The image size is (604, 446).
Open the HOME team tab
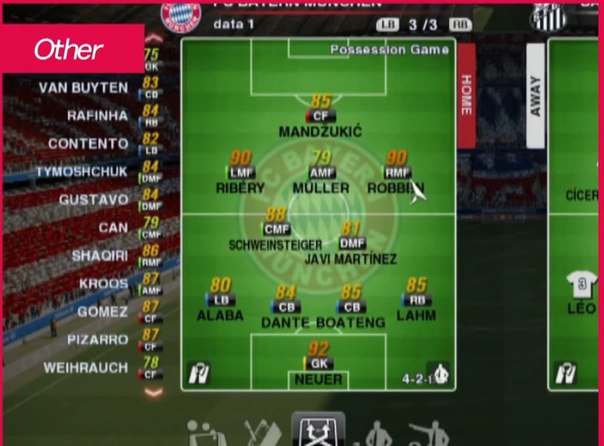(x=466, y=96)
